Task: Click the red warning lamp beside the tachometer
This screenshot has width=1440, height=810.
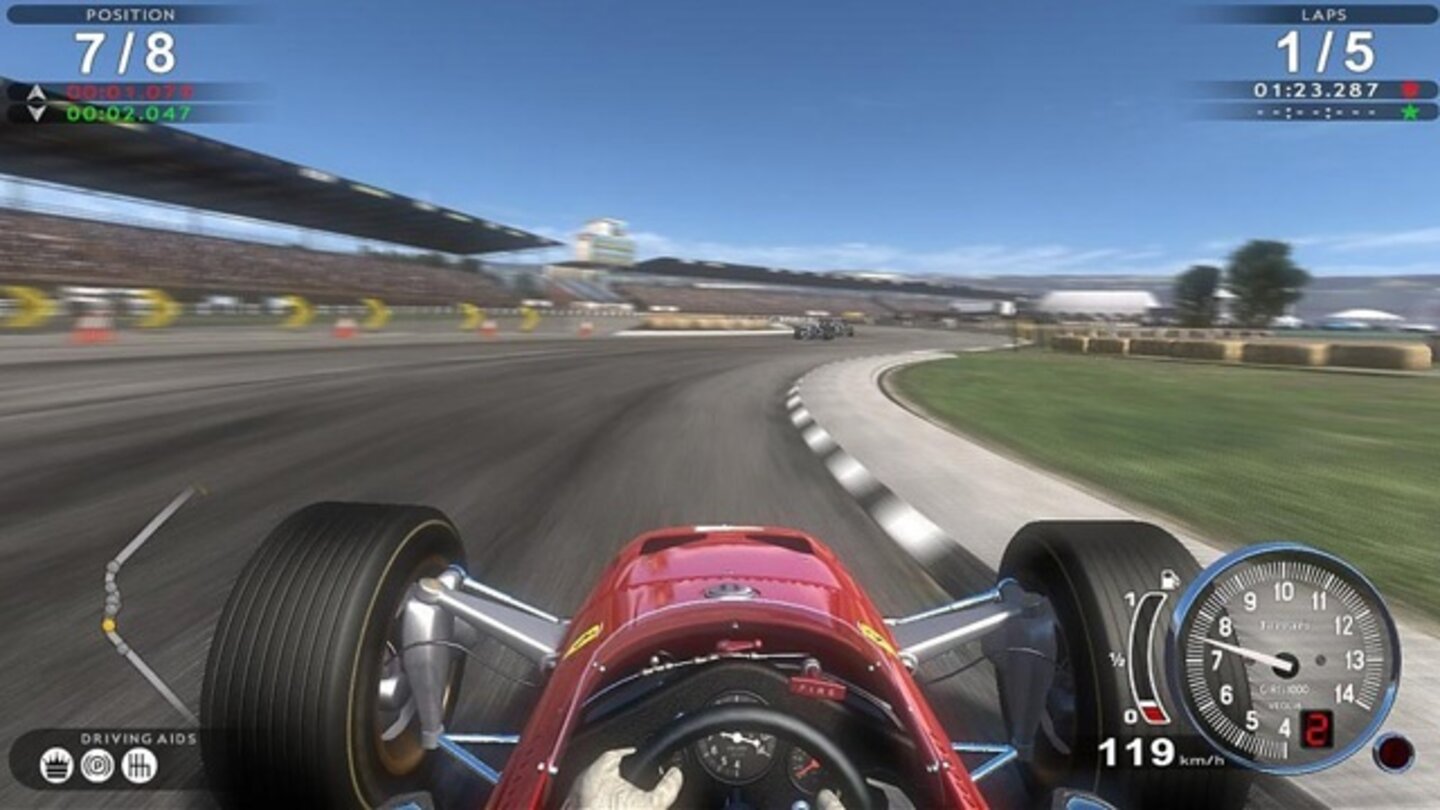Action: click(x=1394, y=750)
